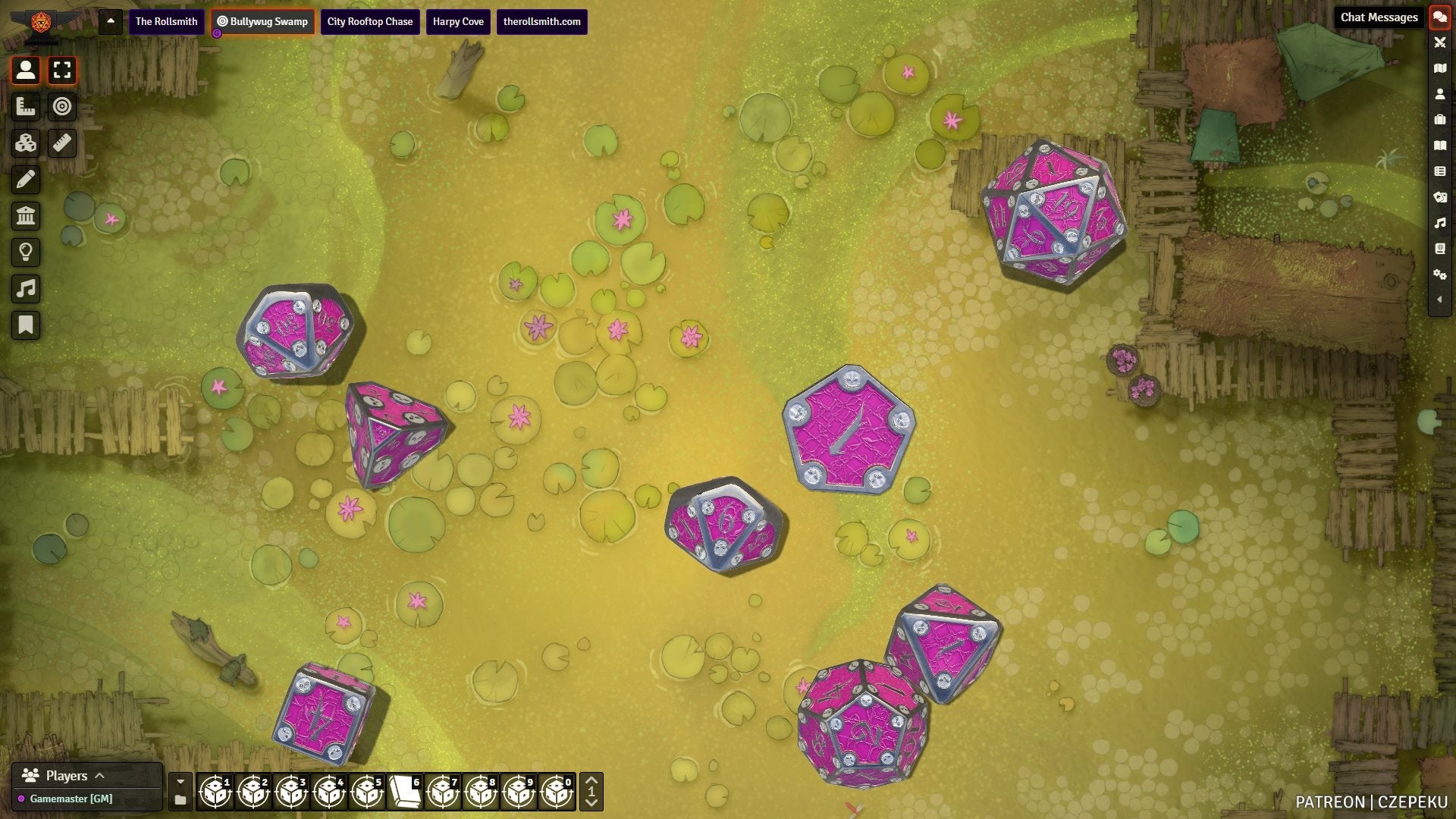Collapse the scene navigation bar arrow
1456x819 pixels.
click(x=111, y=21)
